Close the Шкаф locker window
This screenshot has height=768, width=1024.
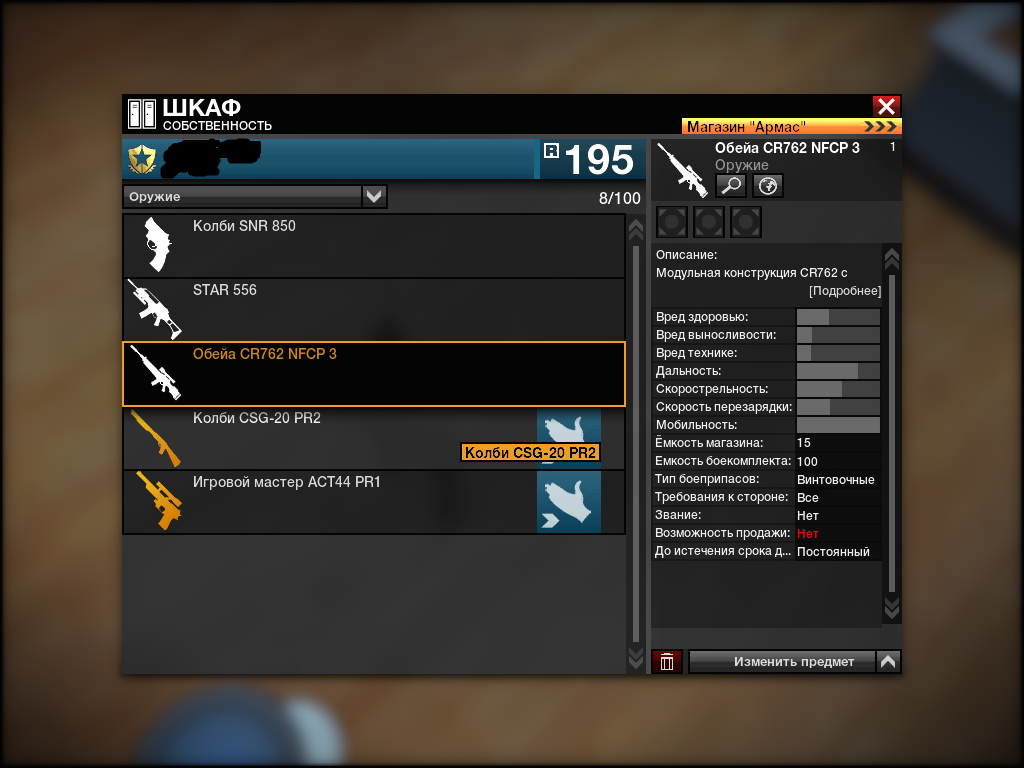click(886, 107)
